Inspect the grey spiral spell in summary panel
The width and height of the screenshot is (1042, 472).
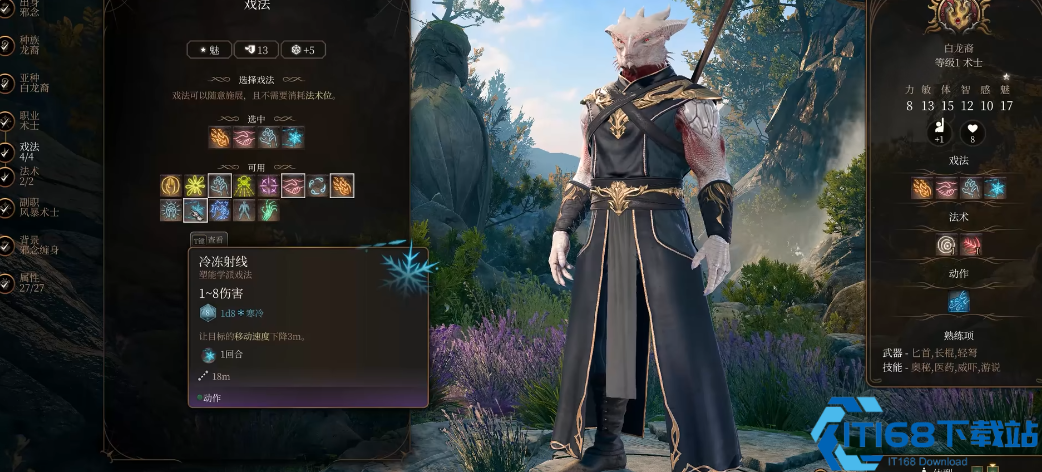click(x=946, y=245)
